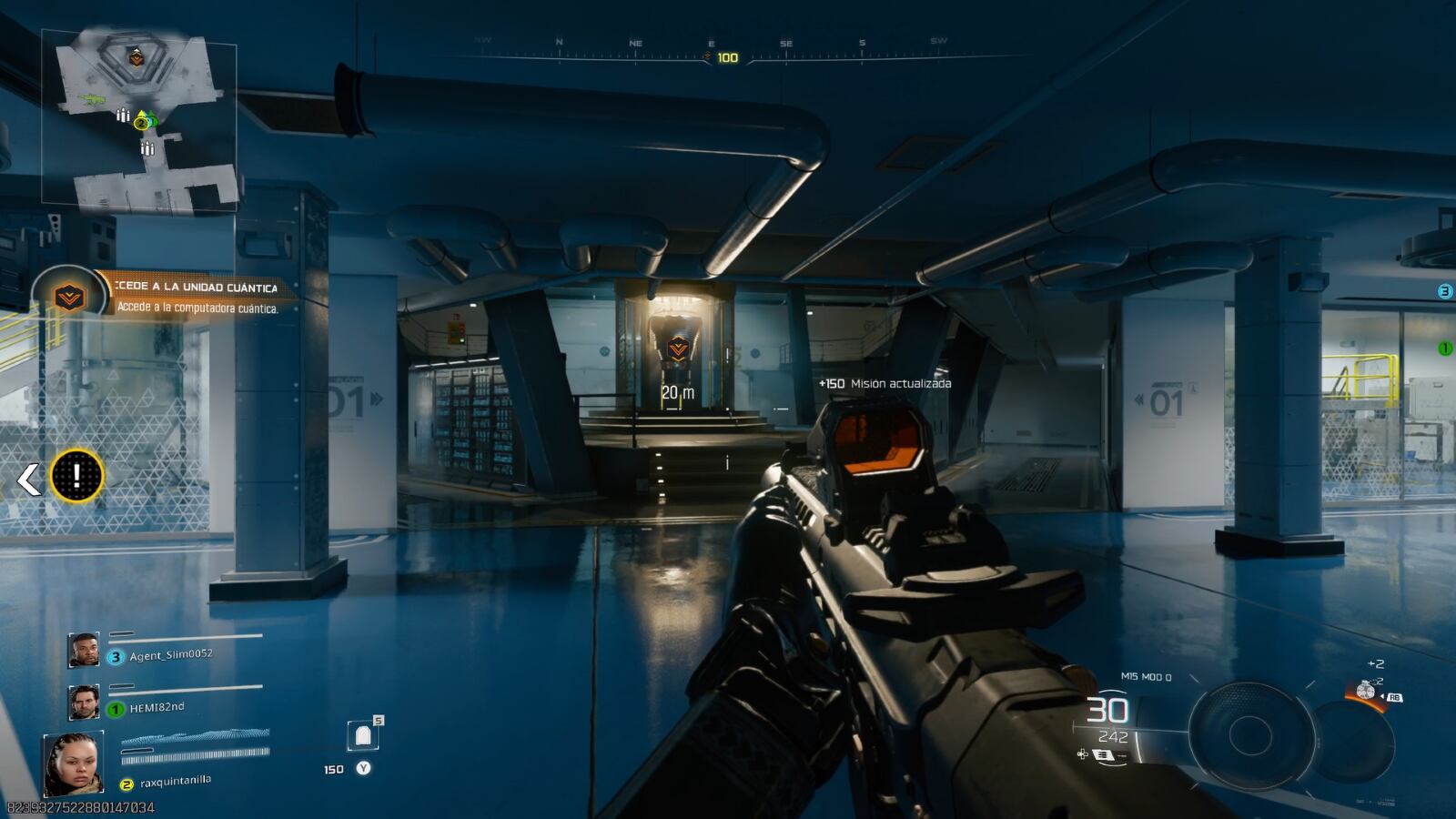Click the objective marker on the minimap

136,58
